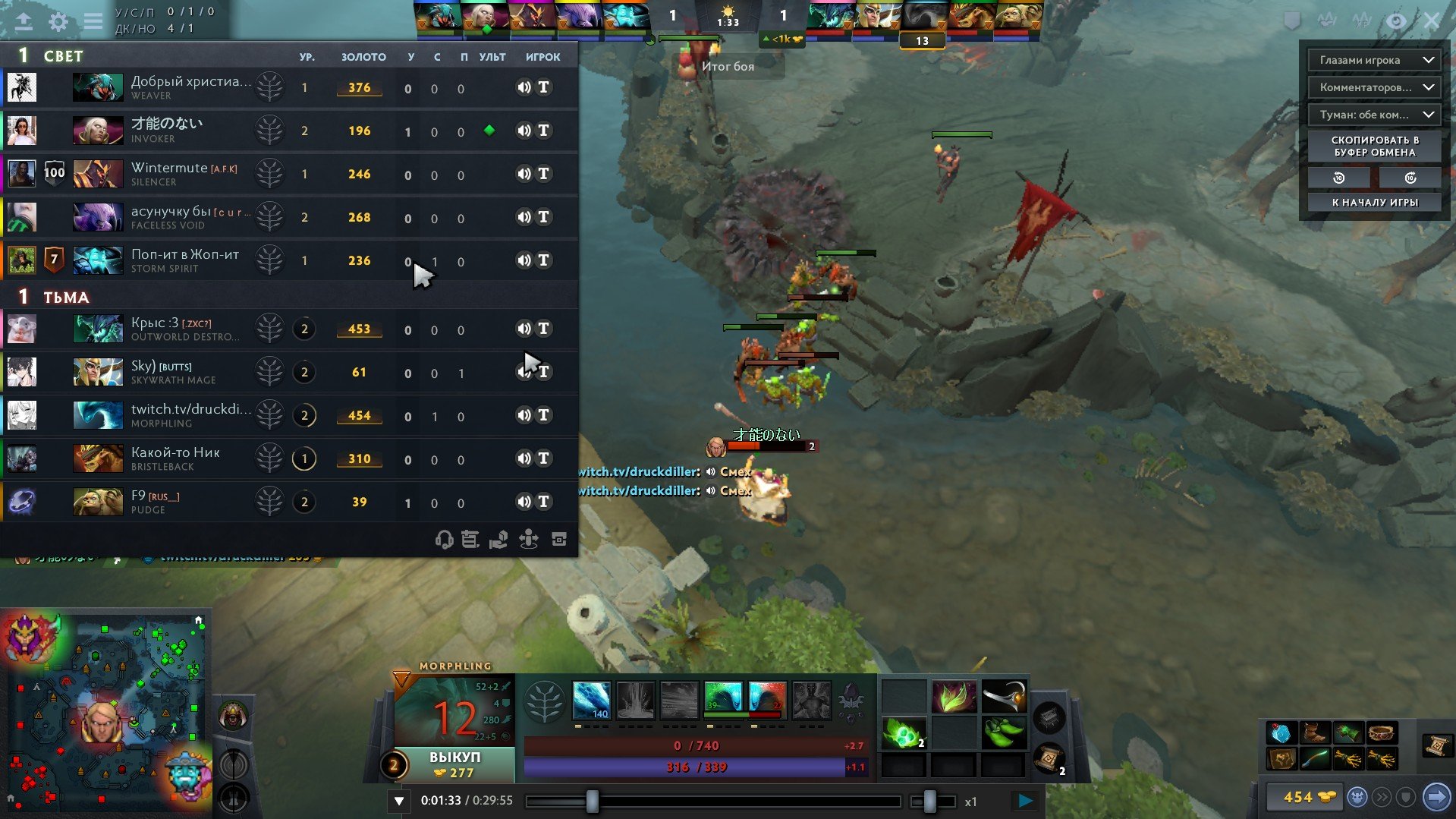
Task: Click the 'Итог боя' fight summary label
Action: coord(728,66)
